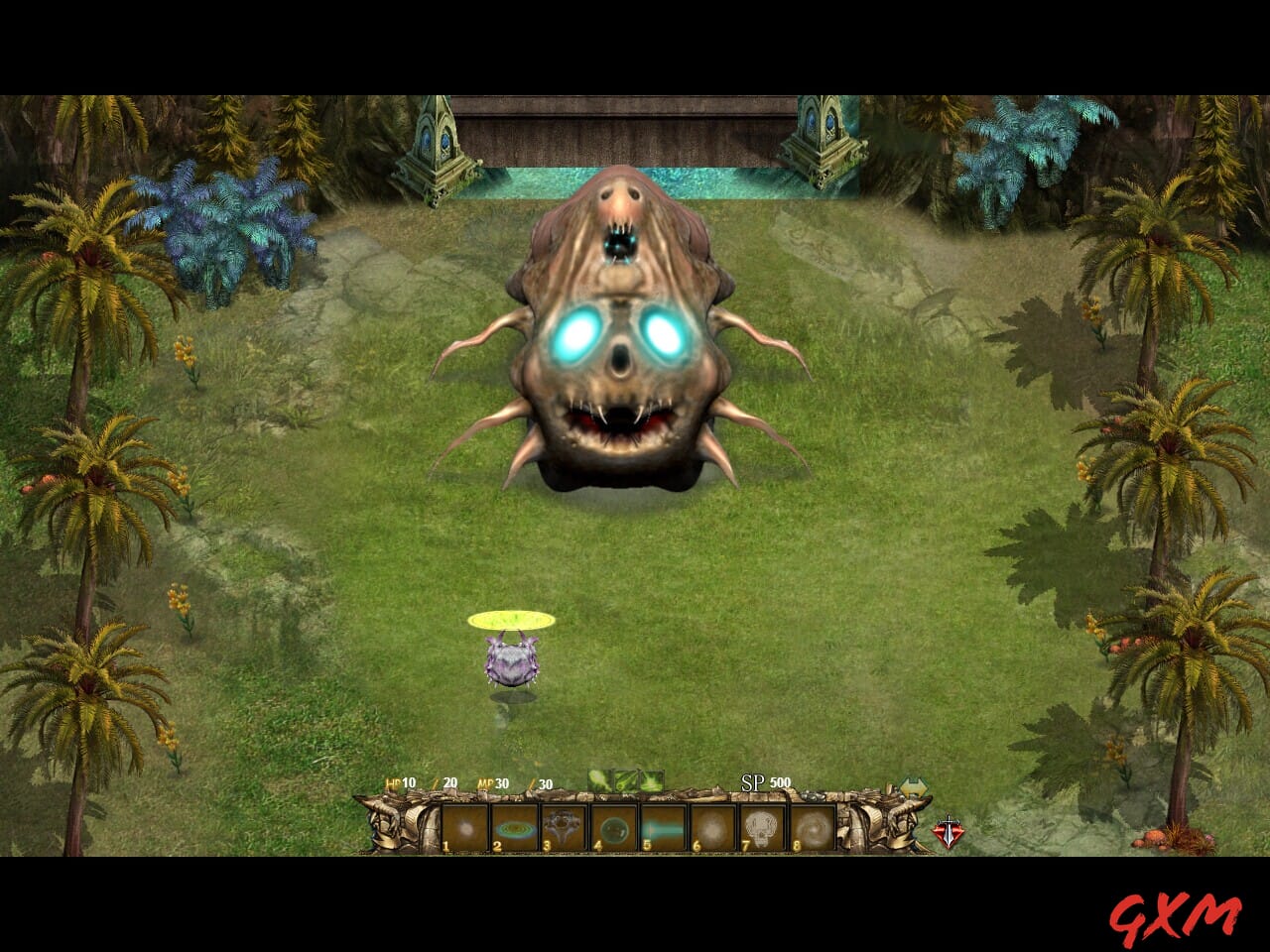Image resolution: width=1270 pixels, height=952 pixels.
Task: Toggle the leftmost green buff icon above the hotbar
Action: [x=599, y=779]
